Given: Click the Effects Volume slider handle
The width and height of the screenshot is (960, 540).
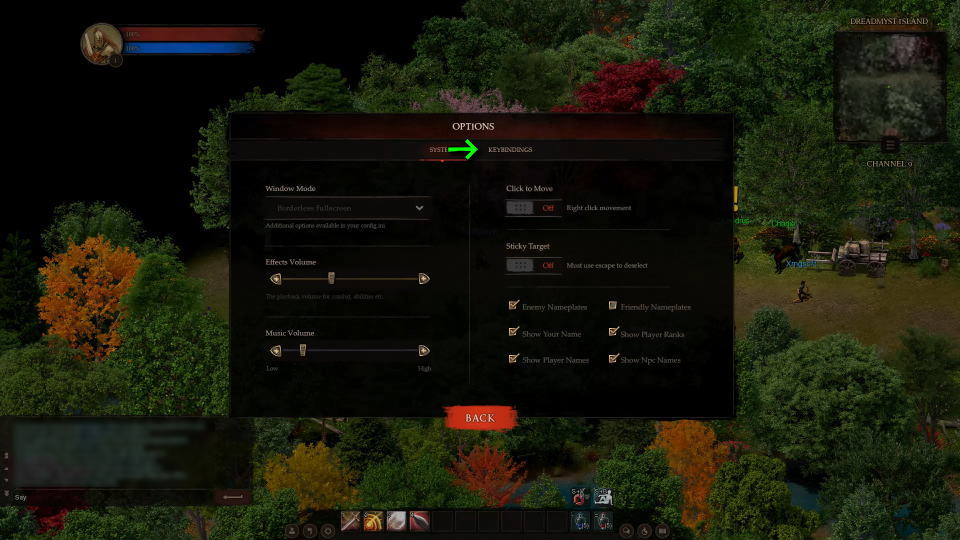Looking at the screenshot, I should point(331,279).
